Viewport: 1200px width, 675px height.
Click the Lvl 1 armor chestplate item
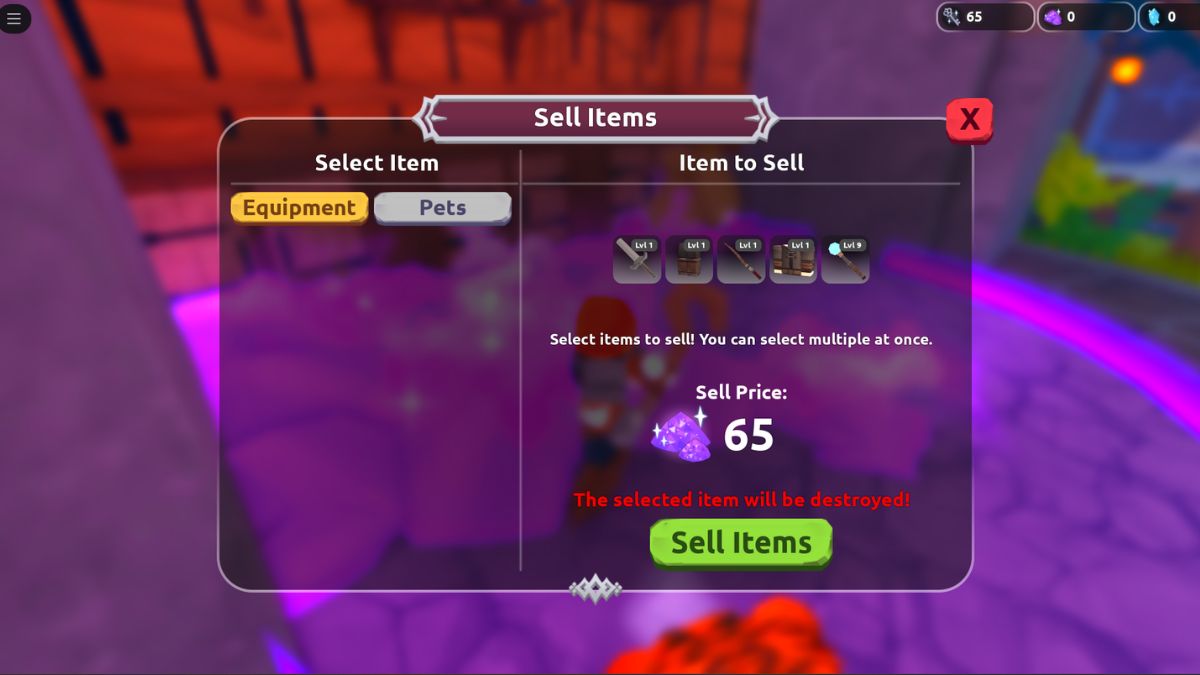pos(793,260)
